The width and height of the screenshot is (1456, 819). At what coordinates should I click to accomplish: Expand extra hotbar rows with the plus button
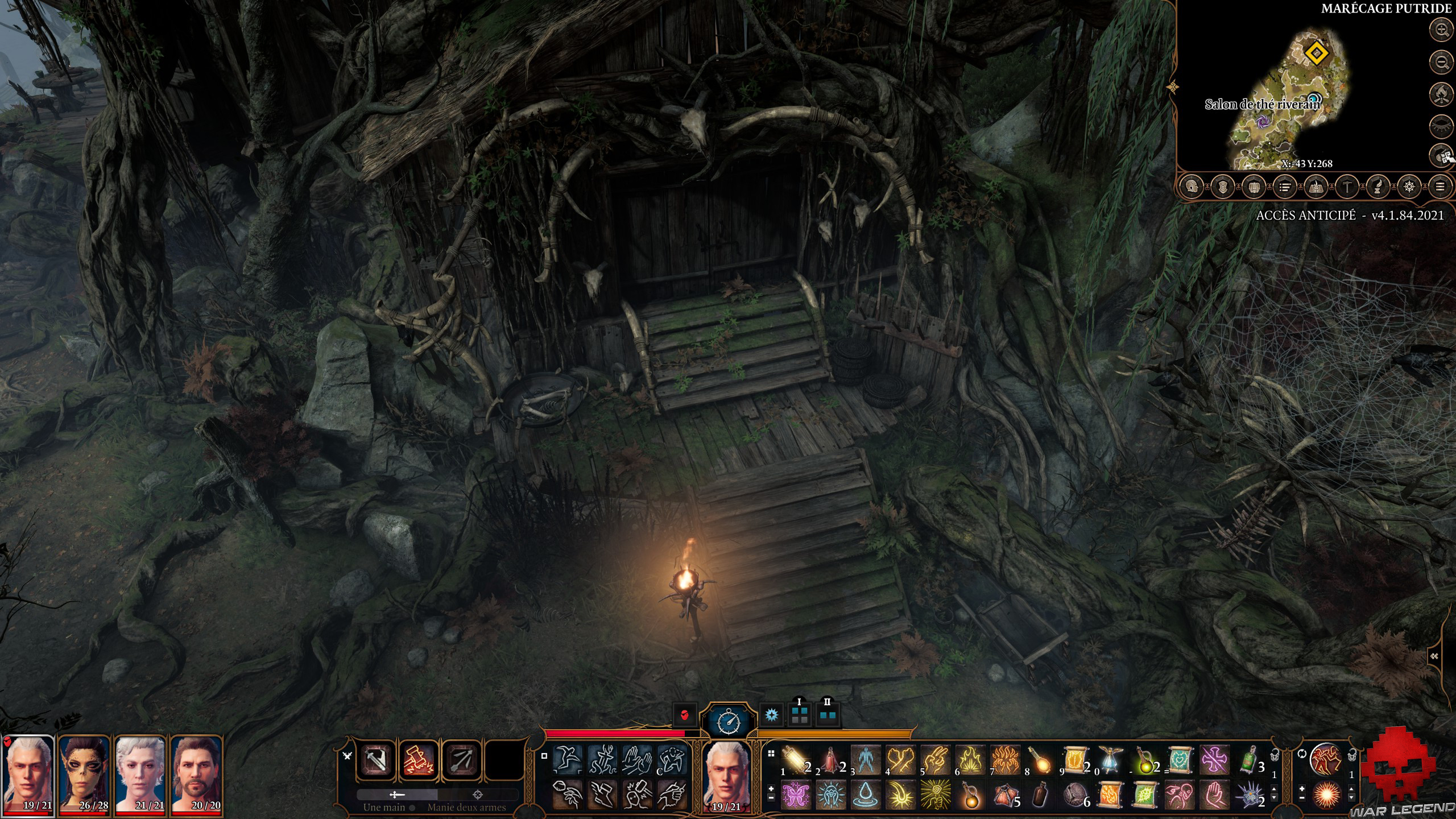(771, 788)
